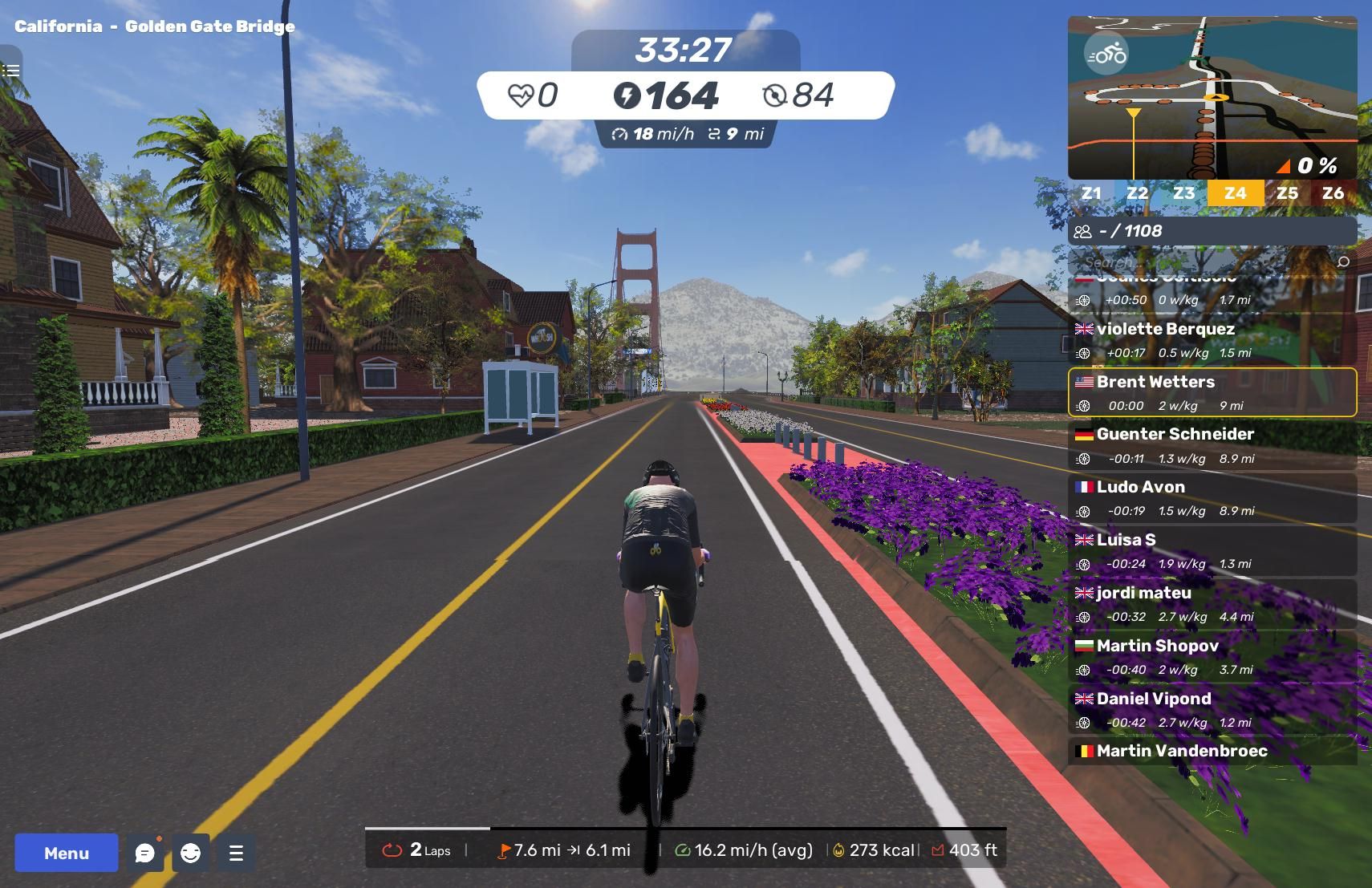Focus the rider search field
Image resolution: width=1372 pixels, height=888 pixels.
1204,262
